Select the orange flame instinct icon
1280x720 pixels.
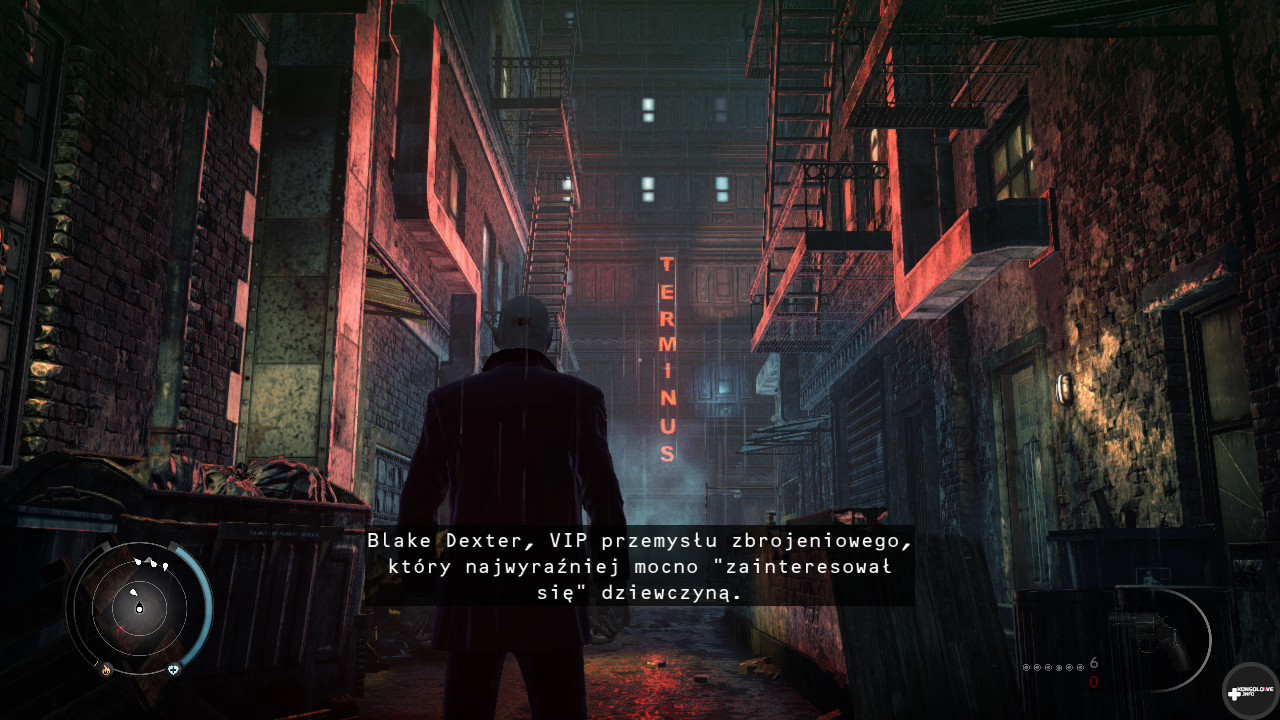(x=106, y=669)
